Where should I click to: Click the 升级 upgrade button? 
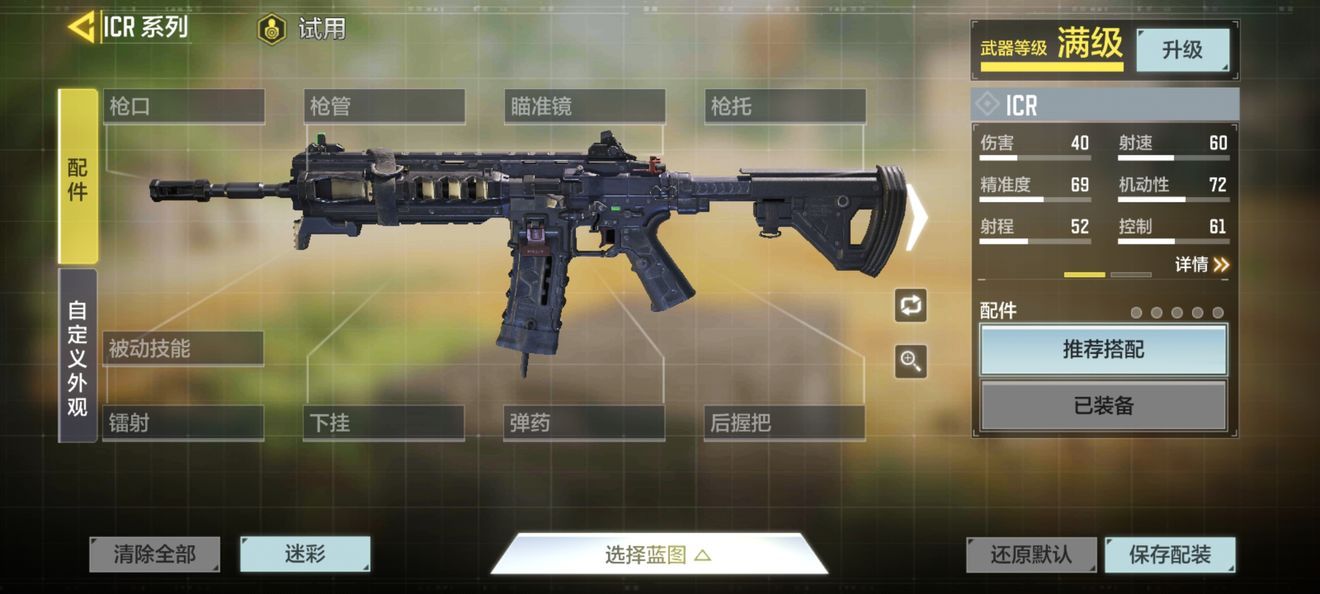tap(1182, 49)
